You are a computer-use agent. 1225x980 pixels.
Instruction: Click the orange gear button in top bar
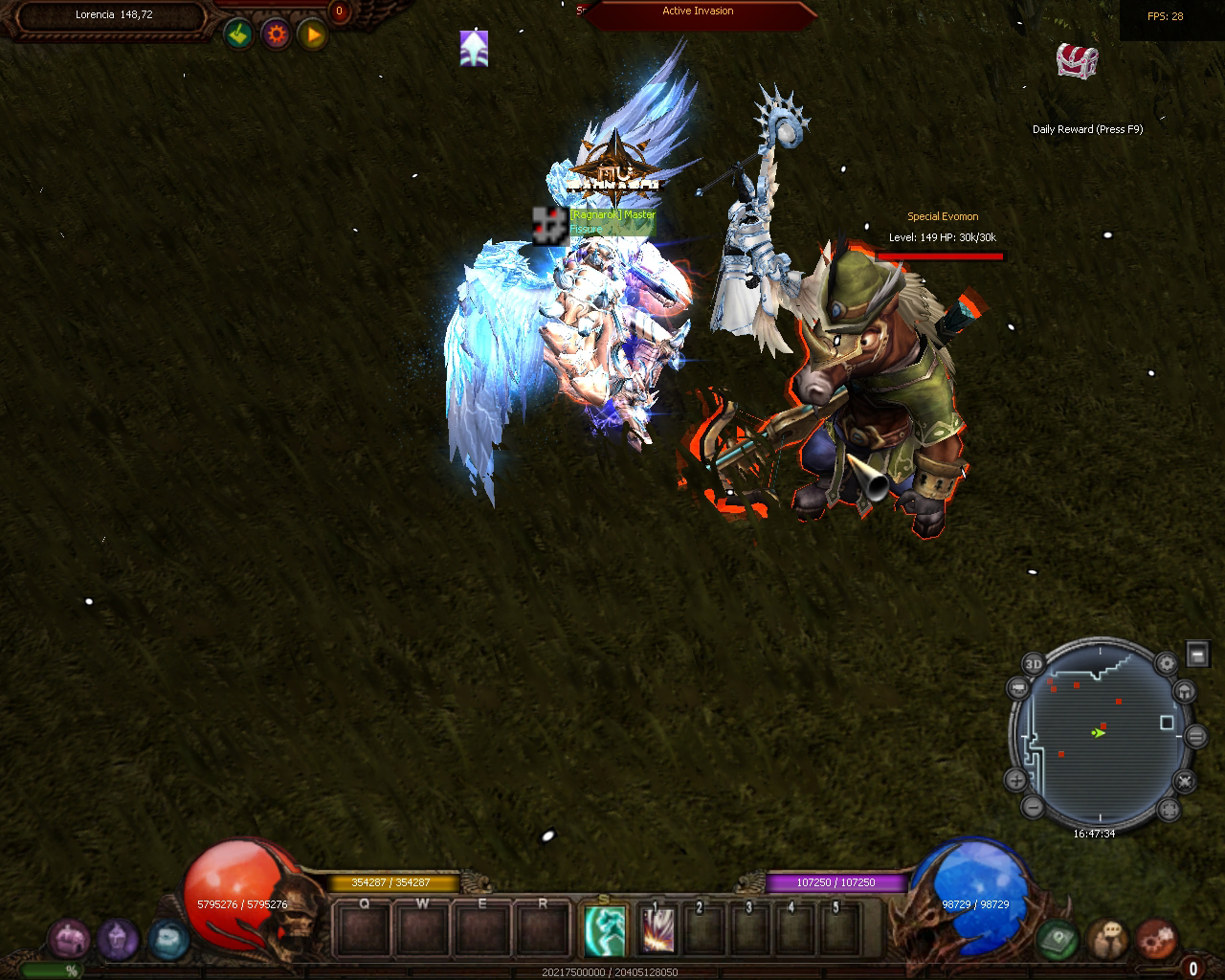pyautogui.click(x=277, y=35)
